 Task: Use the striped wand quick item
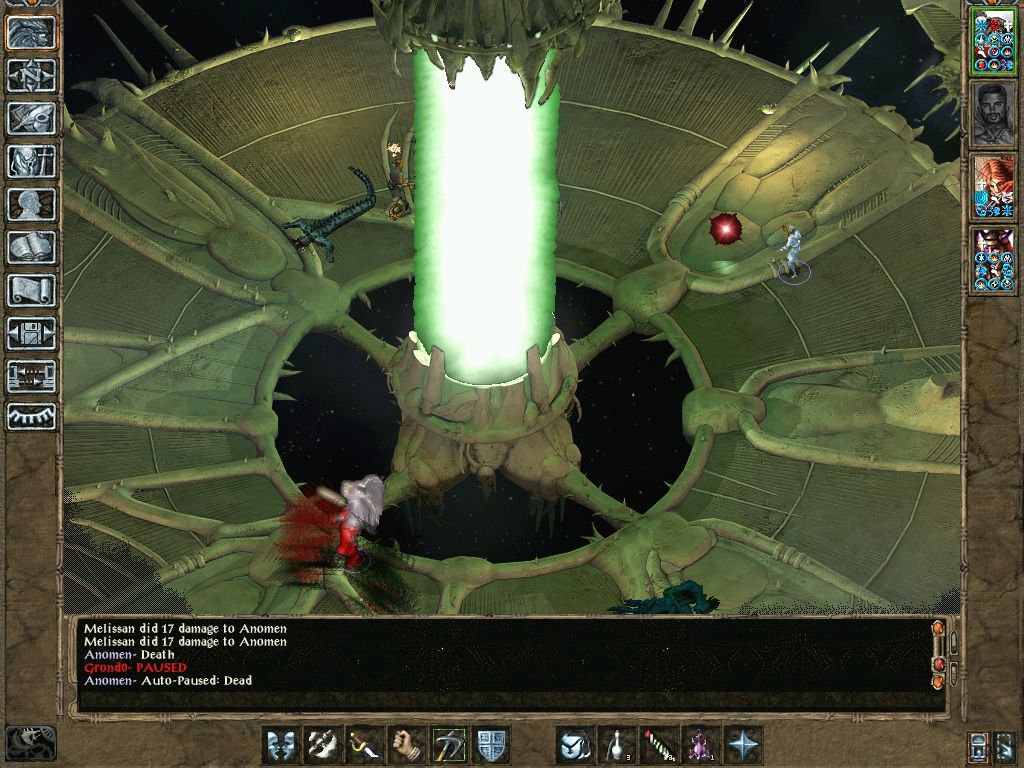pos(659,745)
